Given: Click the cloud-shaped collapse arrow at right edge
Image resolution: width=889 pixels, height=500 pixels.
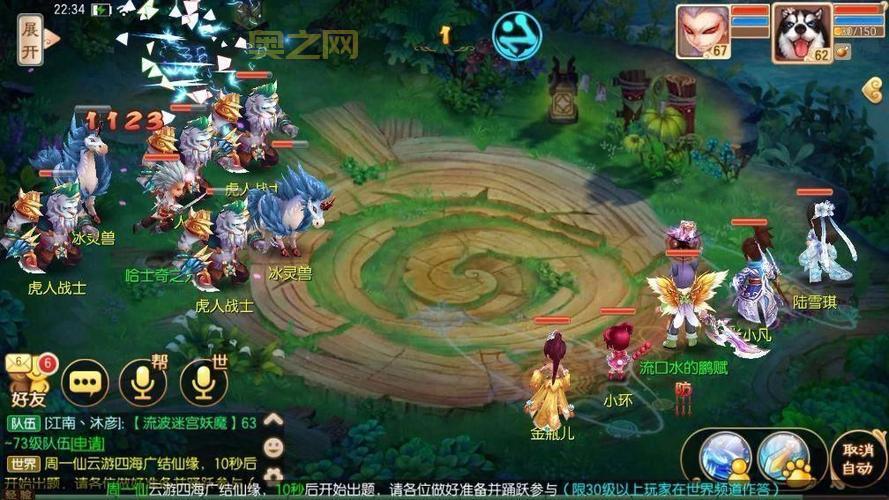Looking at the screenshot, I should (x=874, y=90).
